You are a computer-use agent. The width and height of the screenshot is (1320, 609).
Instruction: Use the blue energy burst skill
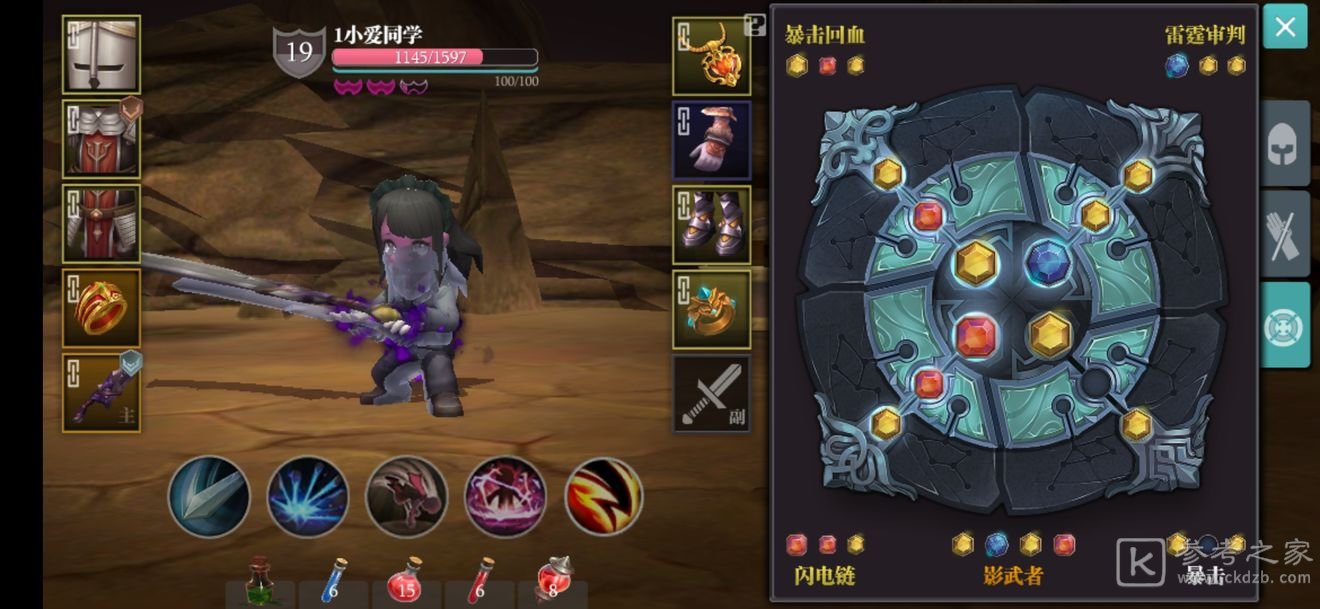[307, 496]
